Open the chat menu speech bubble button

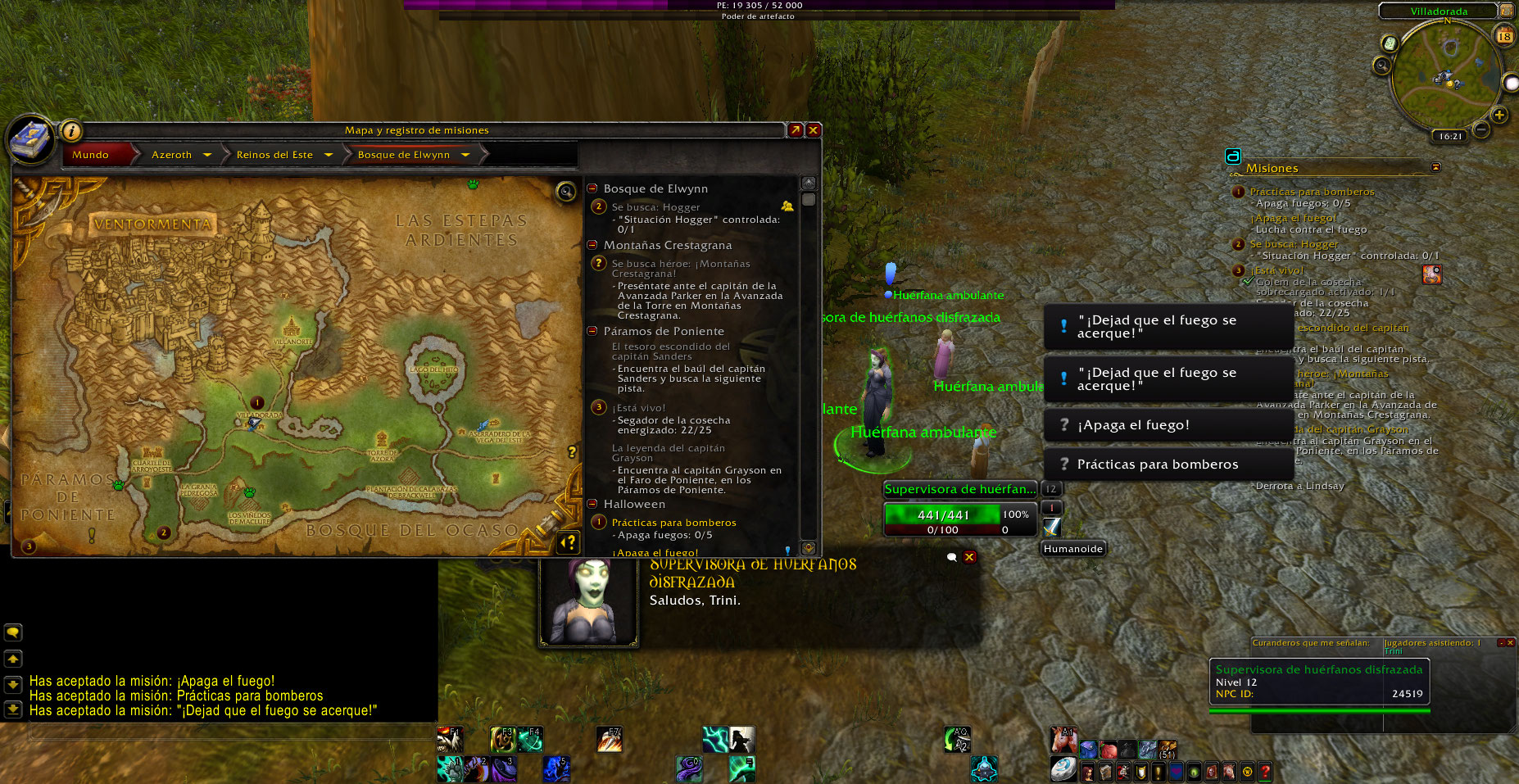click(x=13, y=632)
